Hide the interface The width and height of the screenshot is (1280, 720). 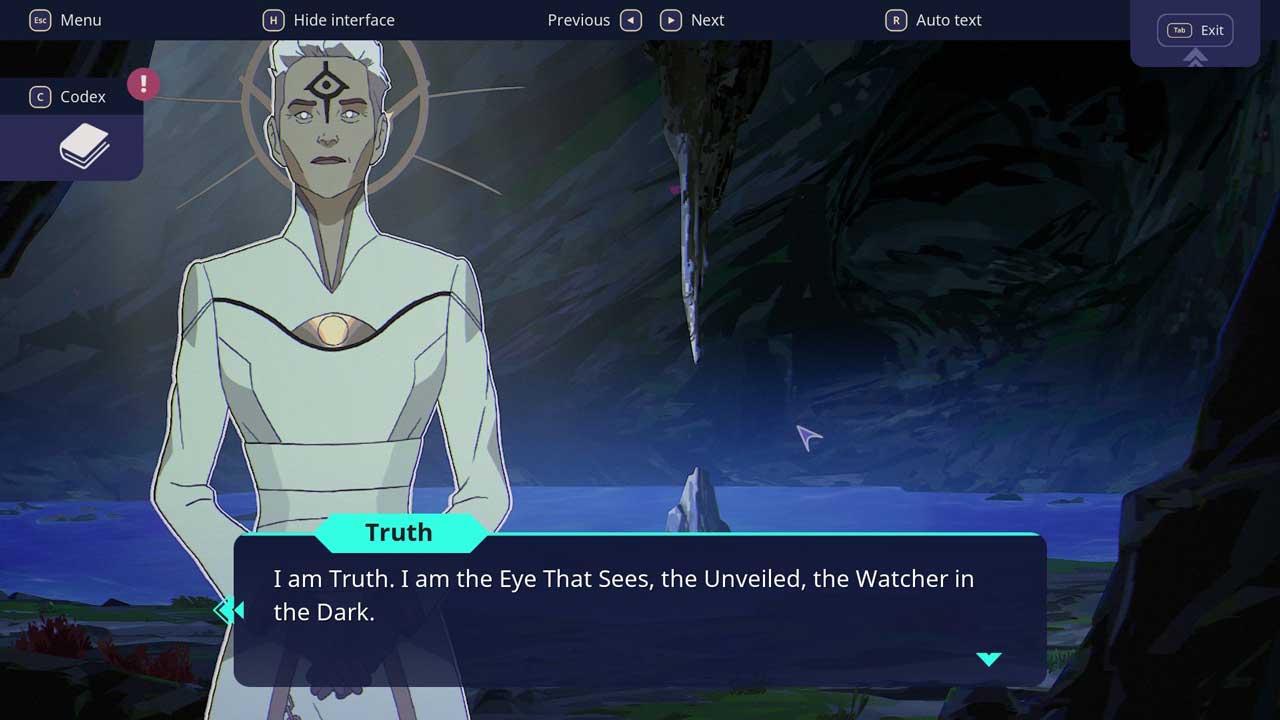(329, 20)
